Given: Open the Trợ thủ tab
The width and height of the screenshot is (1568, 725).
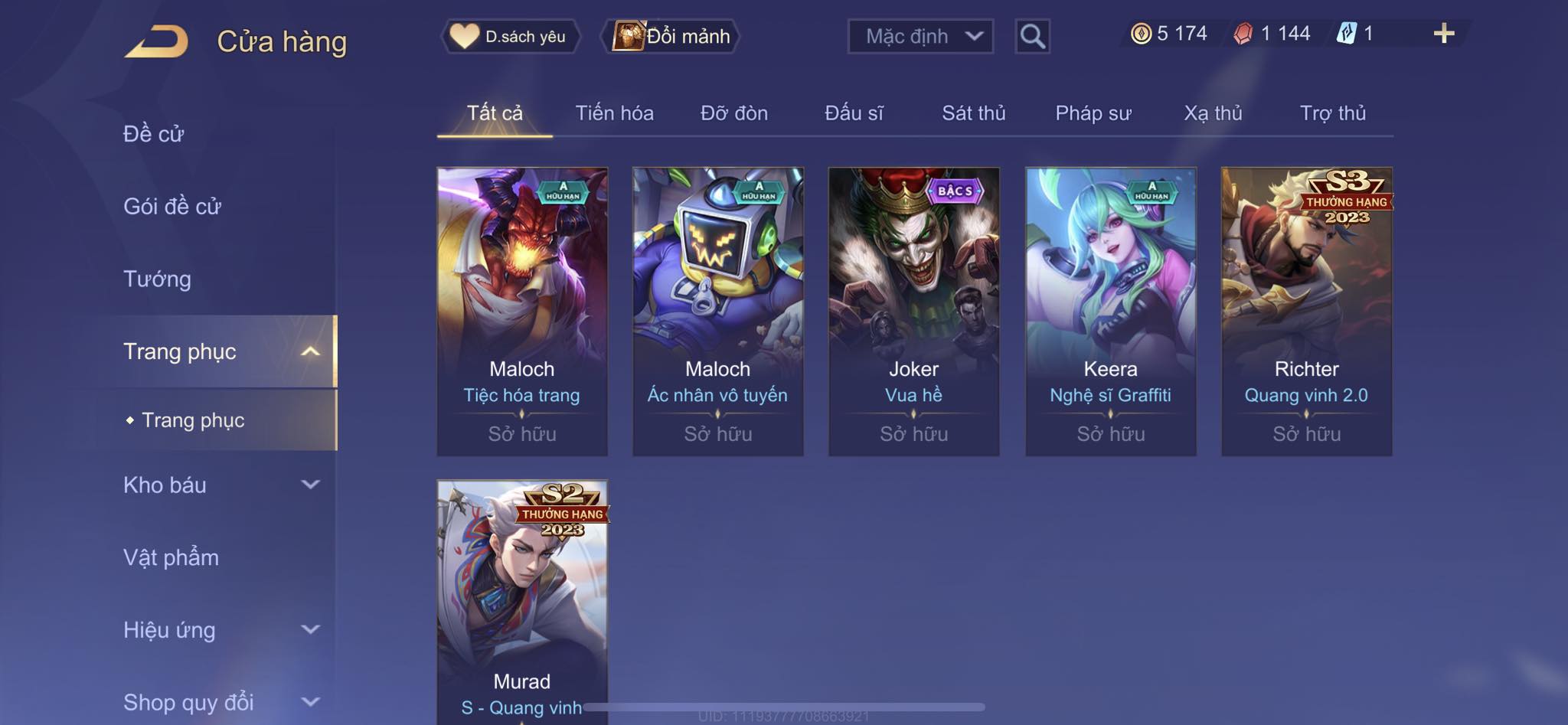Looking at the screenshot, I should coord(1332,113).
